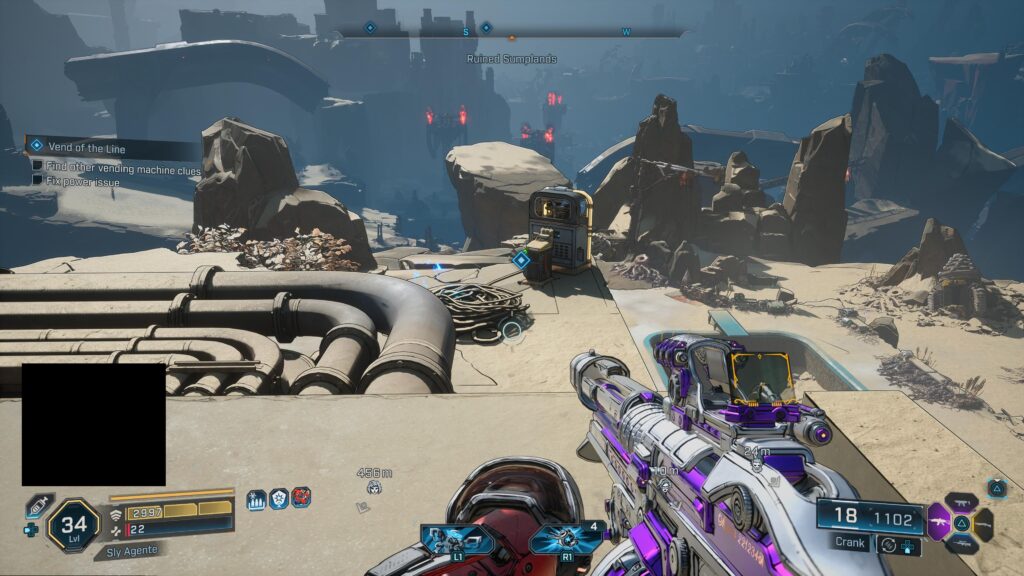Click the Crank weapon mode label
This screenshot has width=1024, height=576.
pyautogui.click(x=850, y=542)
